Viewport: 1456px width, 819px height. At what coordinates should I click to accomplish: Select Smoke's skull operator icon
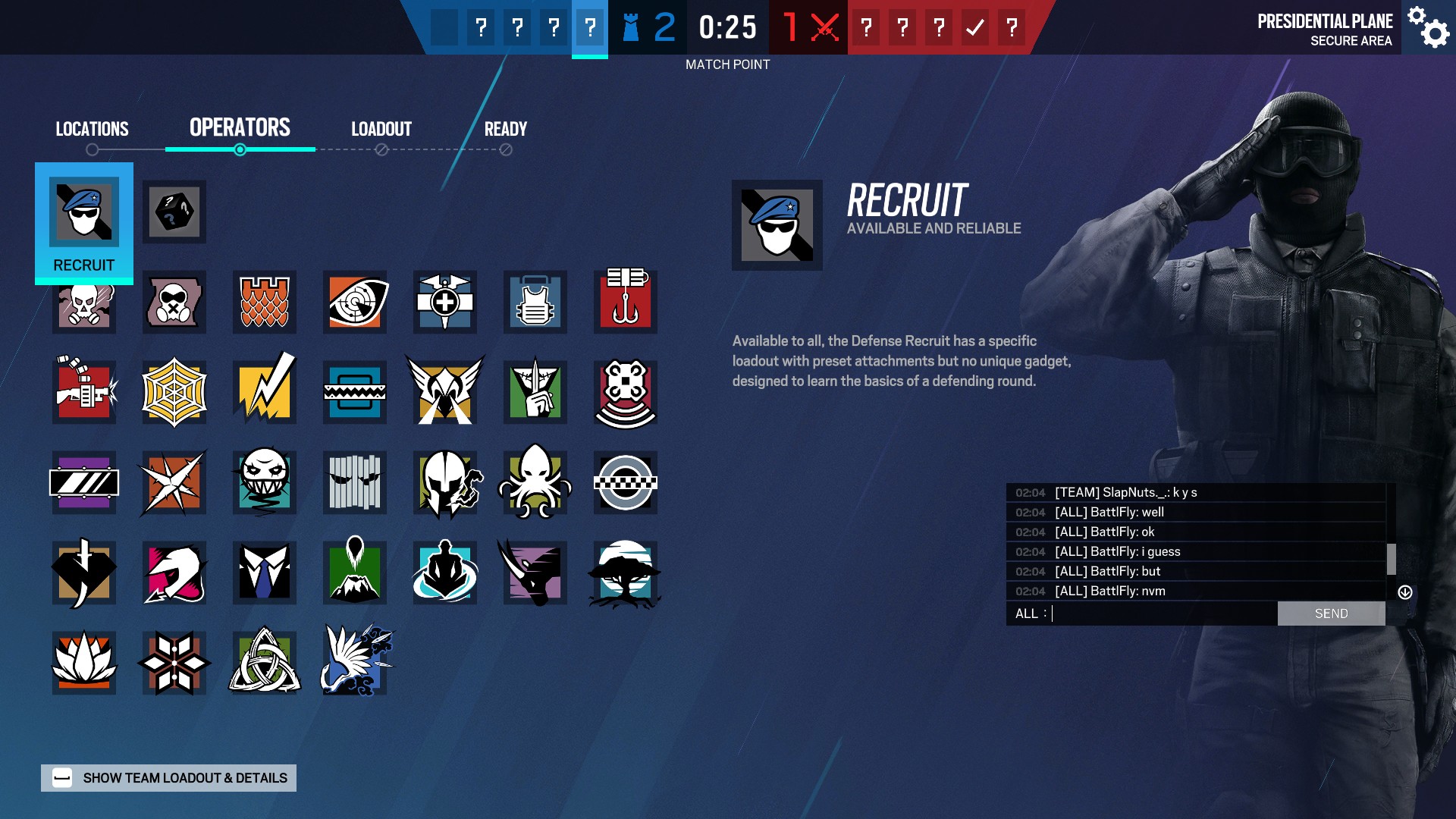click(x=83, y=301)
